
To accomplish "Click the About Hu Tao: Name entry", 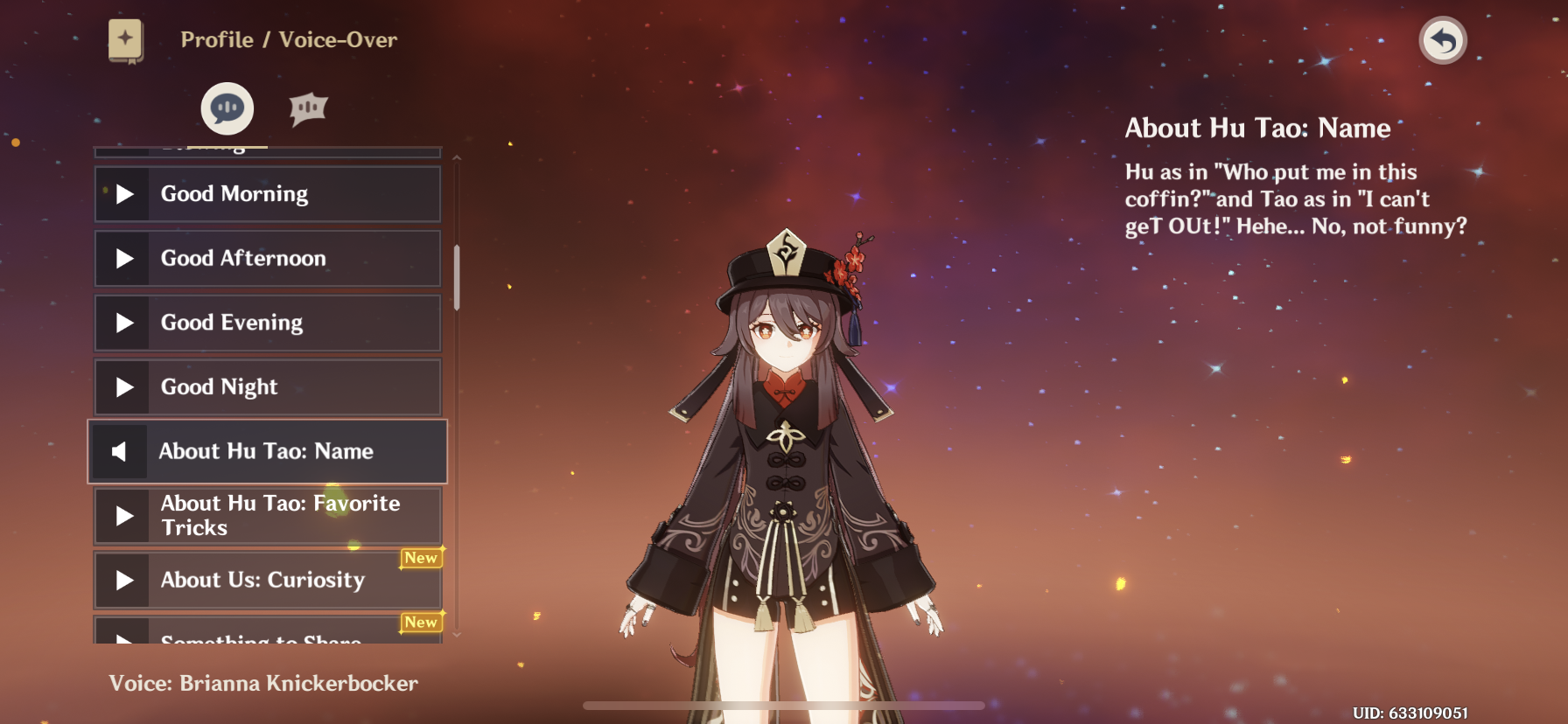I will pos(267,451).
